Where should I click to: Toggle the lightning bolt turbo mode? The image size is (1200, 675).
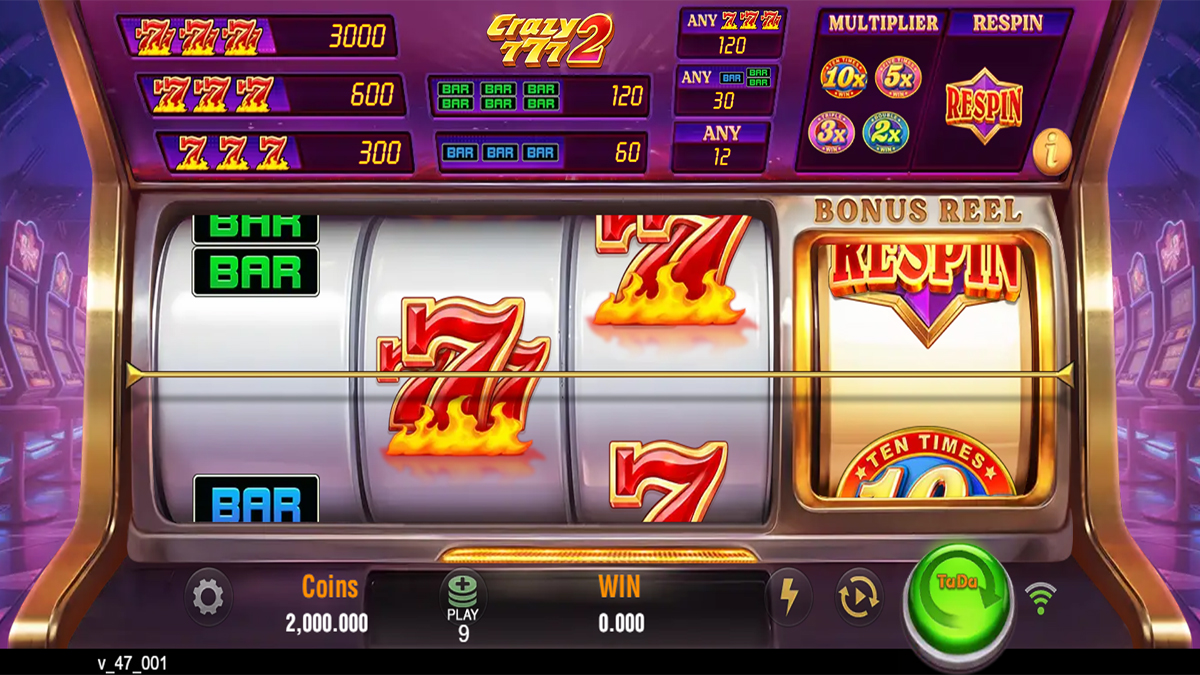tap(789, 597)
